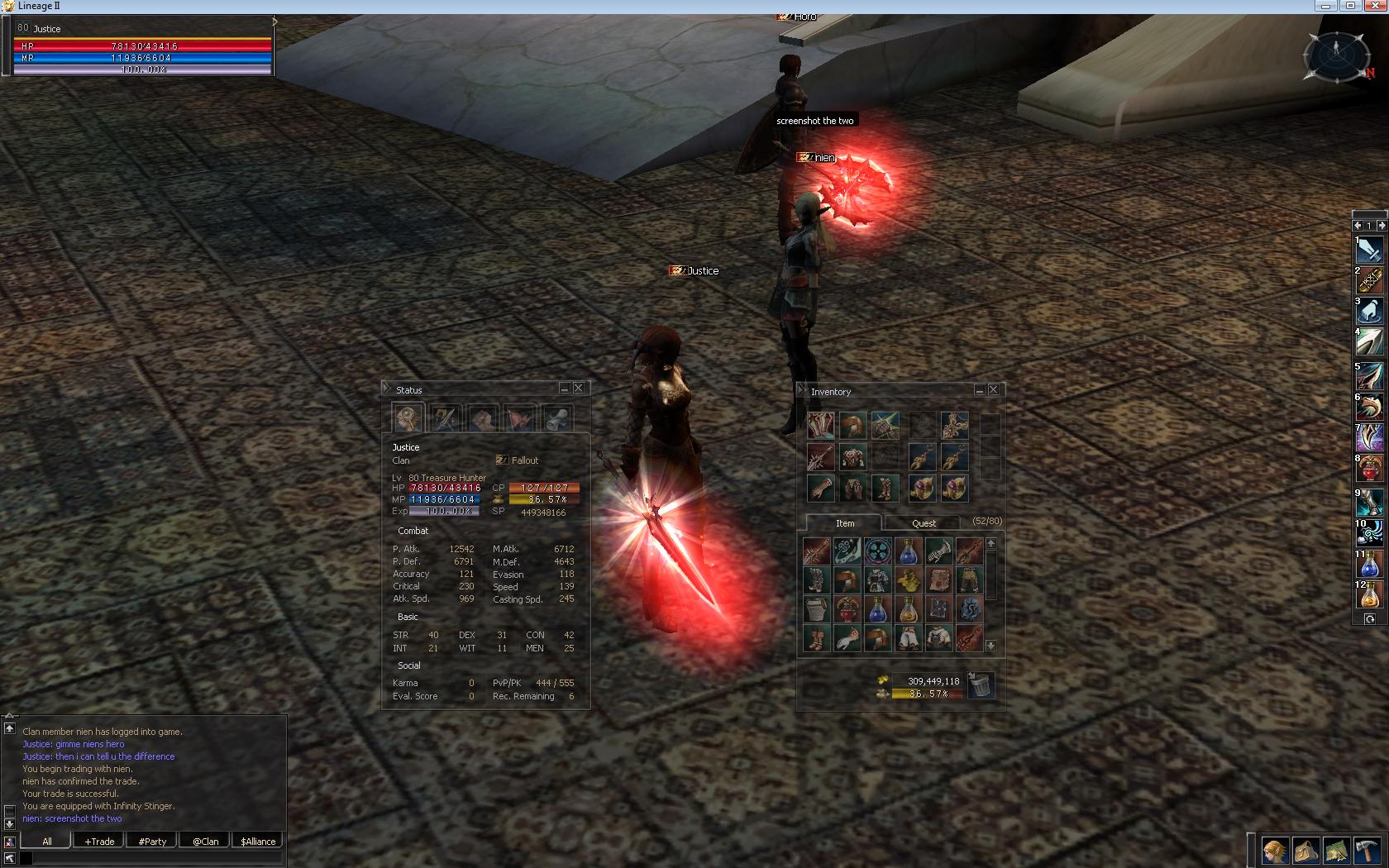Image resolution: width=1389 pixels, height=868 pixels.
Task: Click the hammer icon in the bottom-right menu
Action: click(x=1366, y=850)
